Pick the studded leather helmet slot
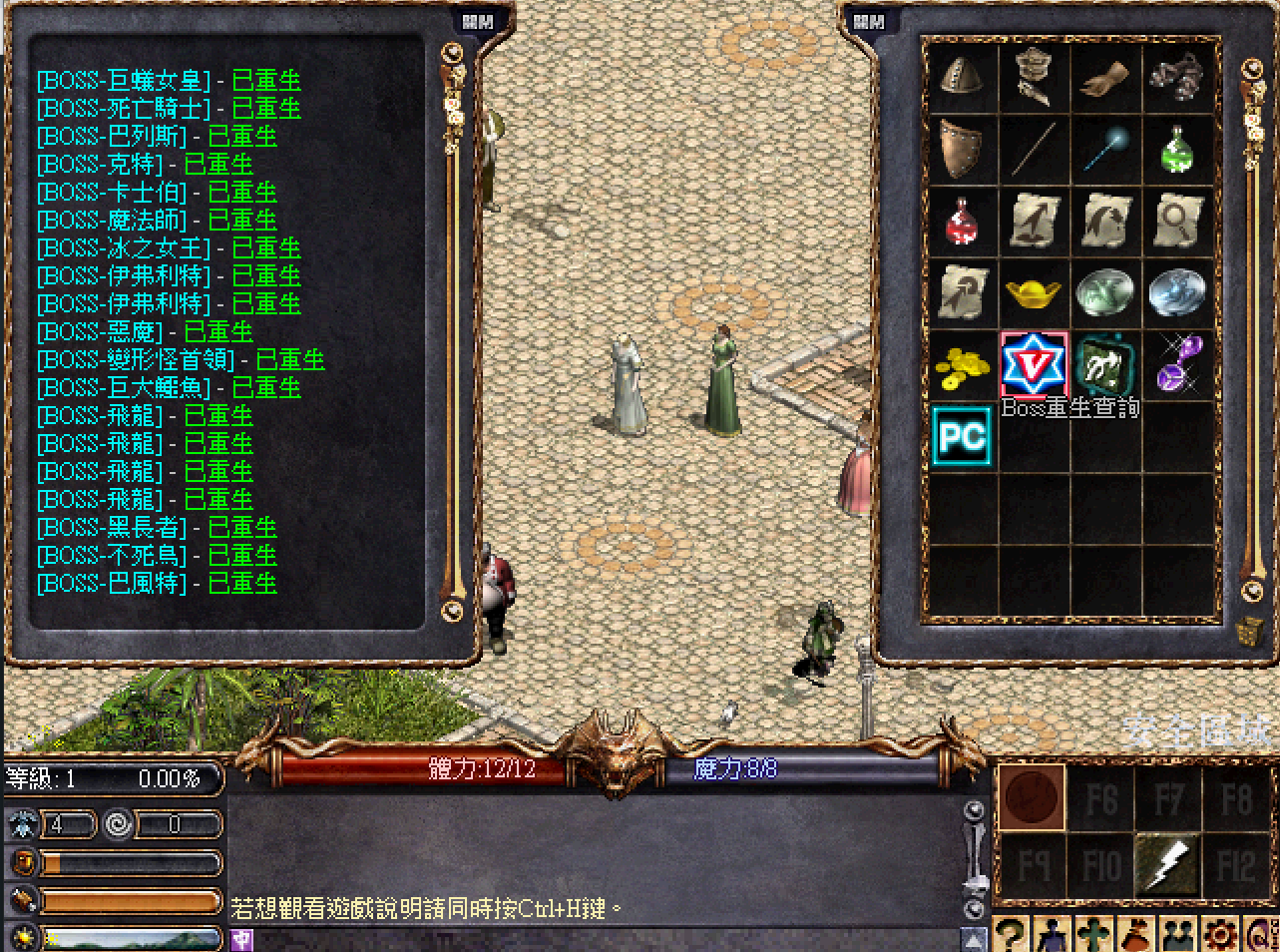The image size is (1280, 952). coord(961,78)
